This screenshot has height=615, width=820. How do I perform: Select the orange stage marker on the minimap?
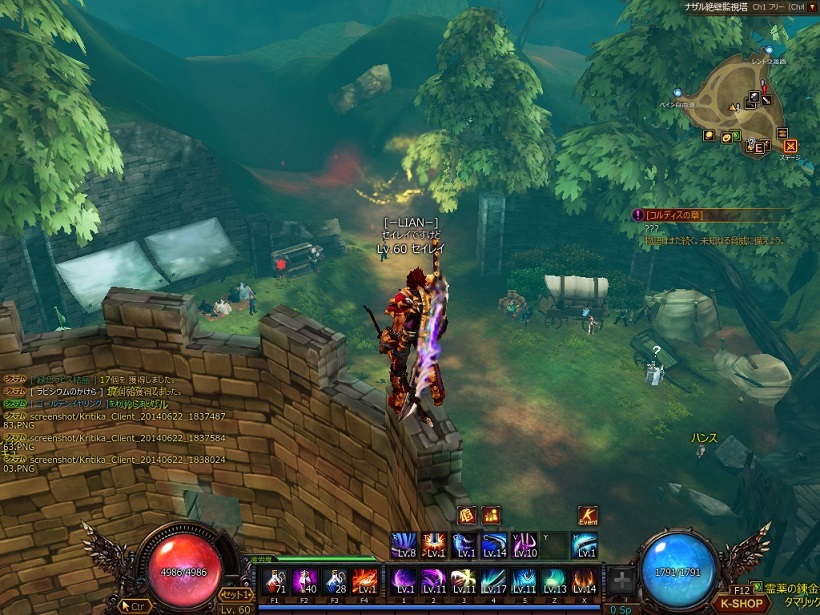pos(790,146)
